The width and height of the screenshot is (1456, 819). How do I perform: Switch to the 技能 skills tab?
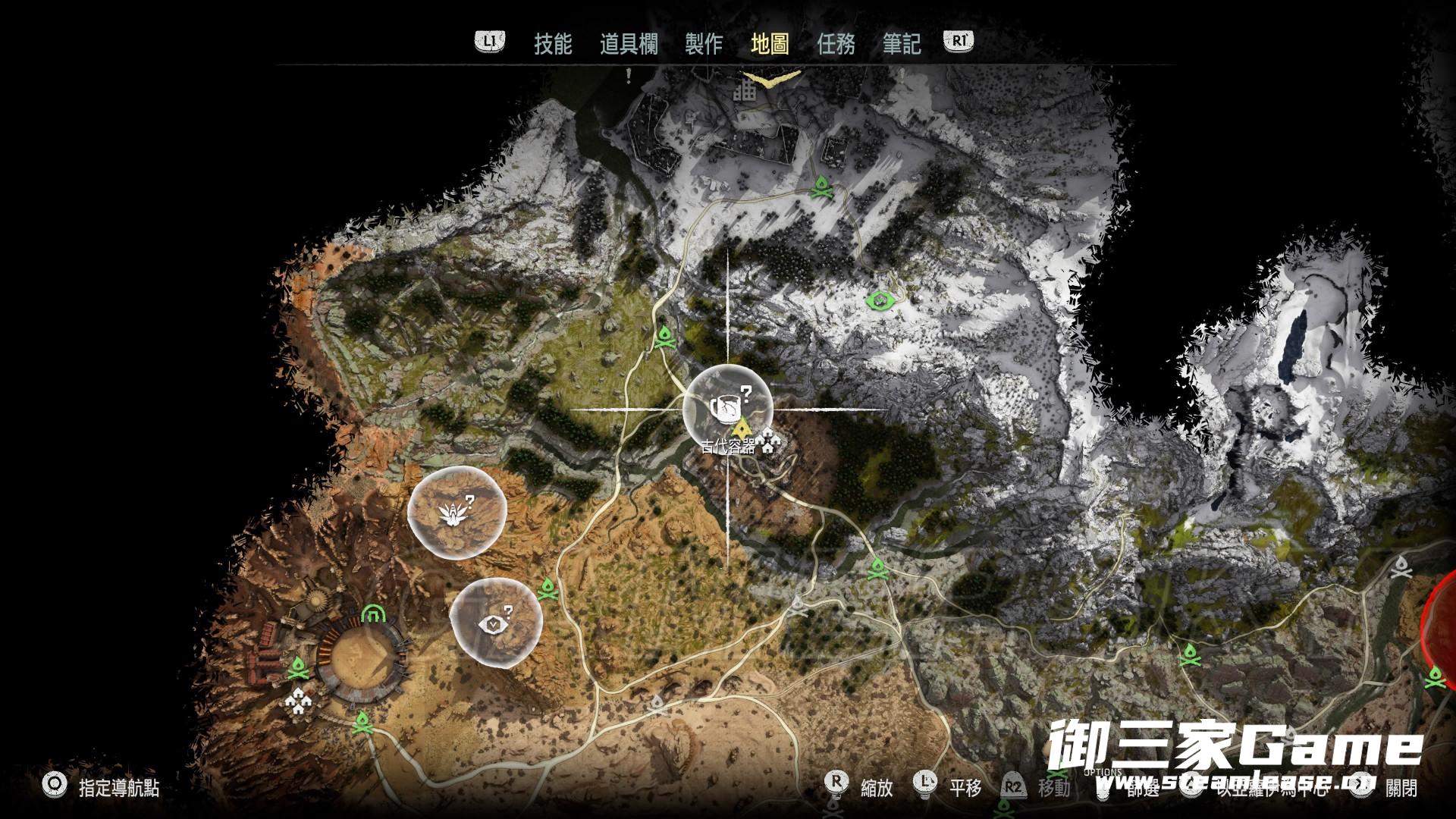[x=552, y=43]
